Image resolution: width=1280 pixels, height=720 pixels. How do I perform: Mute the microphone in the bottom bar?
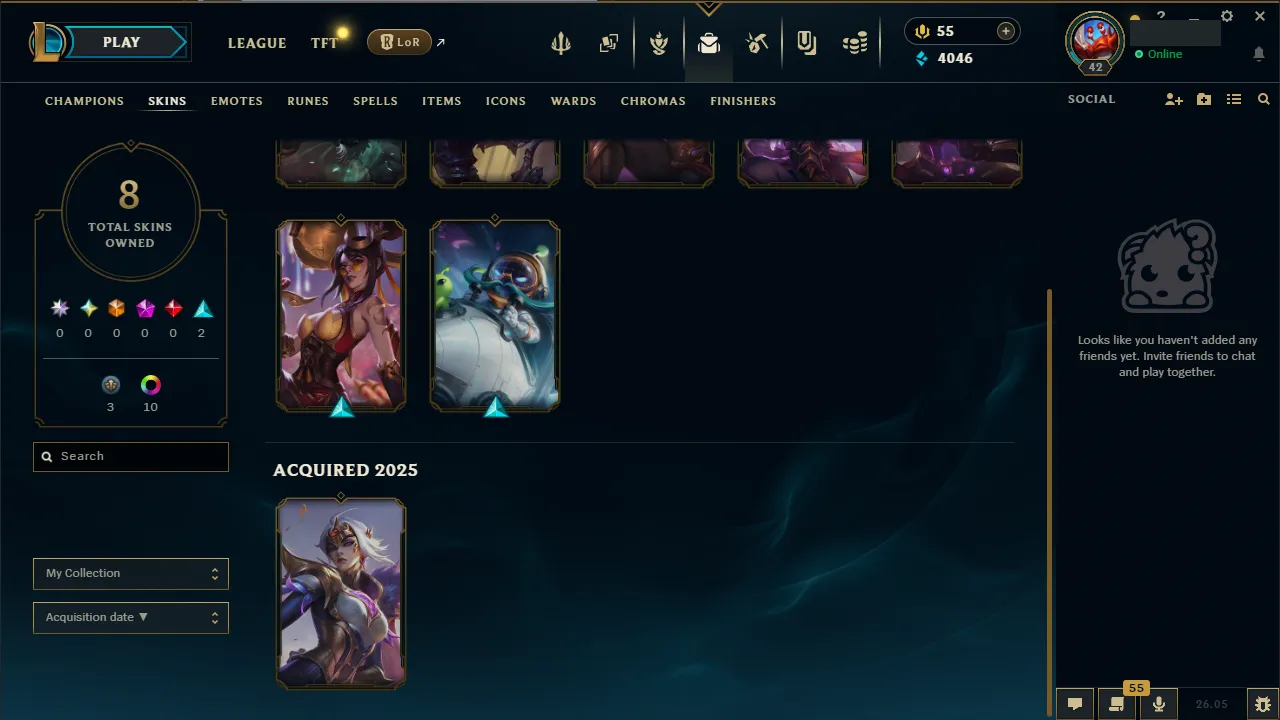point(1158,704)
